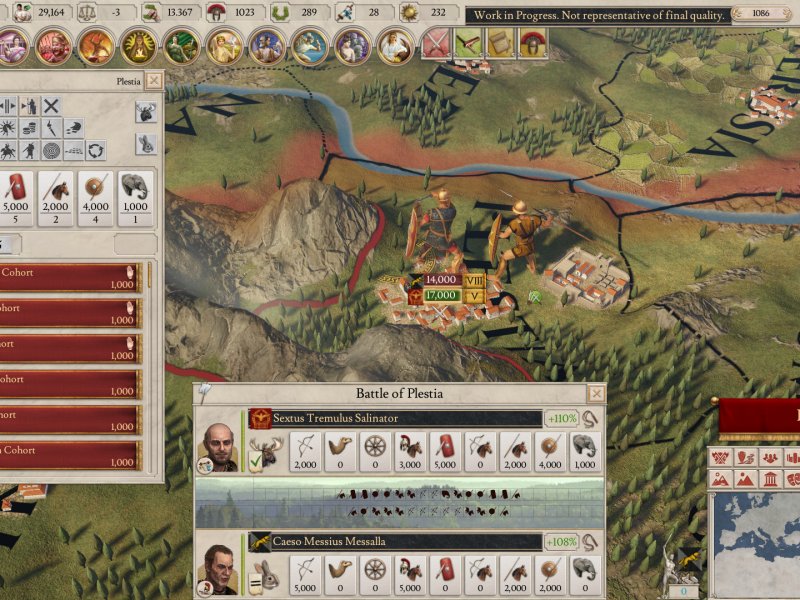Select the temple building map mode icon

[x=768, y=479]
